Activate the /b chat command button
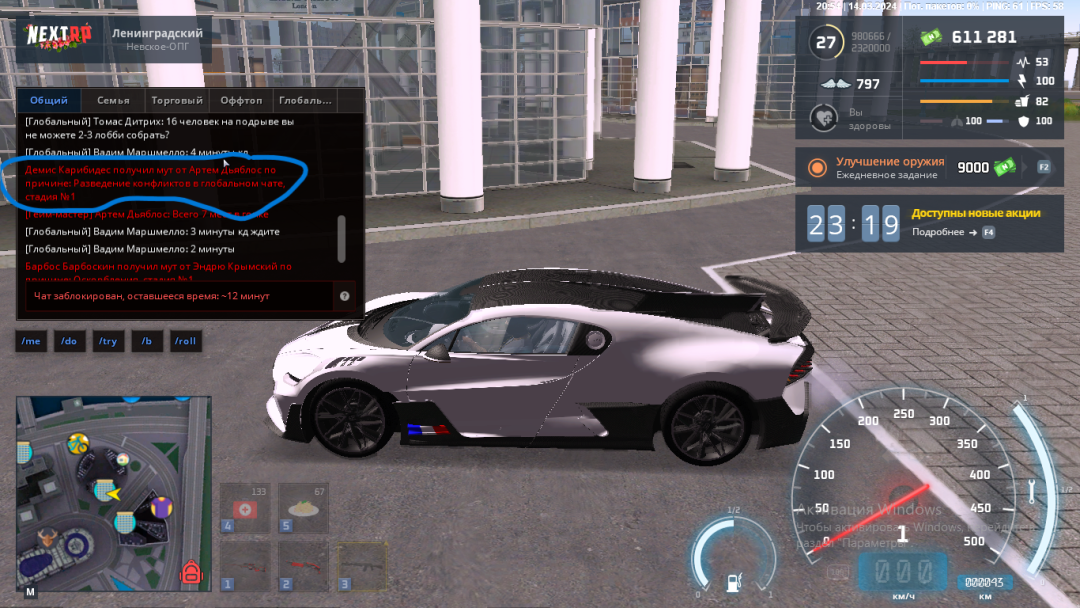This screenshot has width=1080, height=608. tap(146, 341)
